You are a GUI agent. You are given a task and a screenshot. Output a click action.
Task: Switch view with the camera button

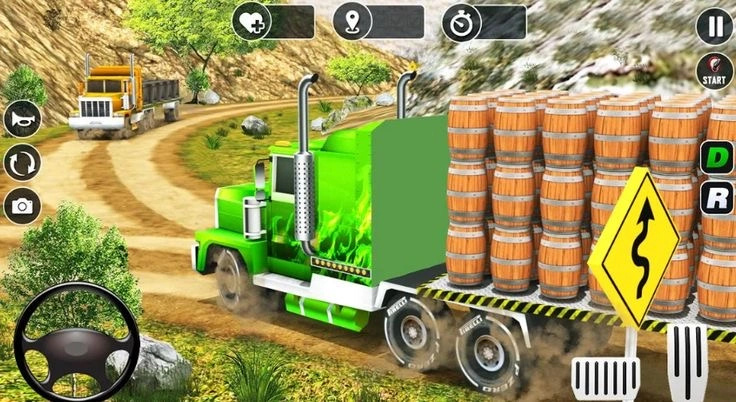tap(22, 205)
